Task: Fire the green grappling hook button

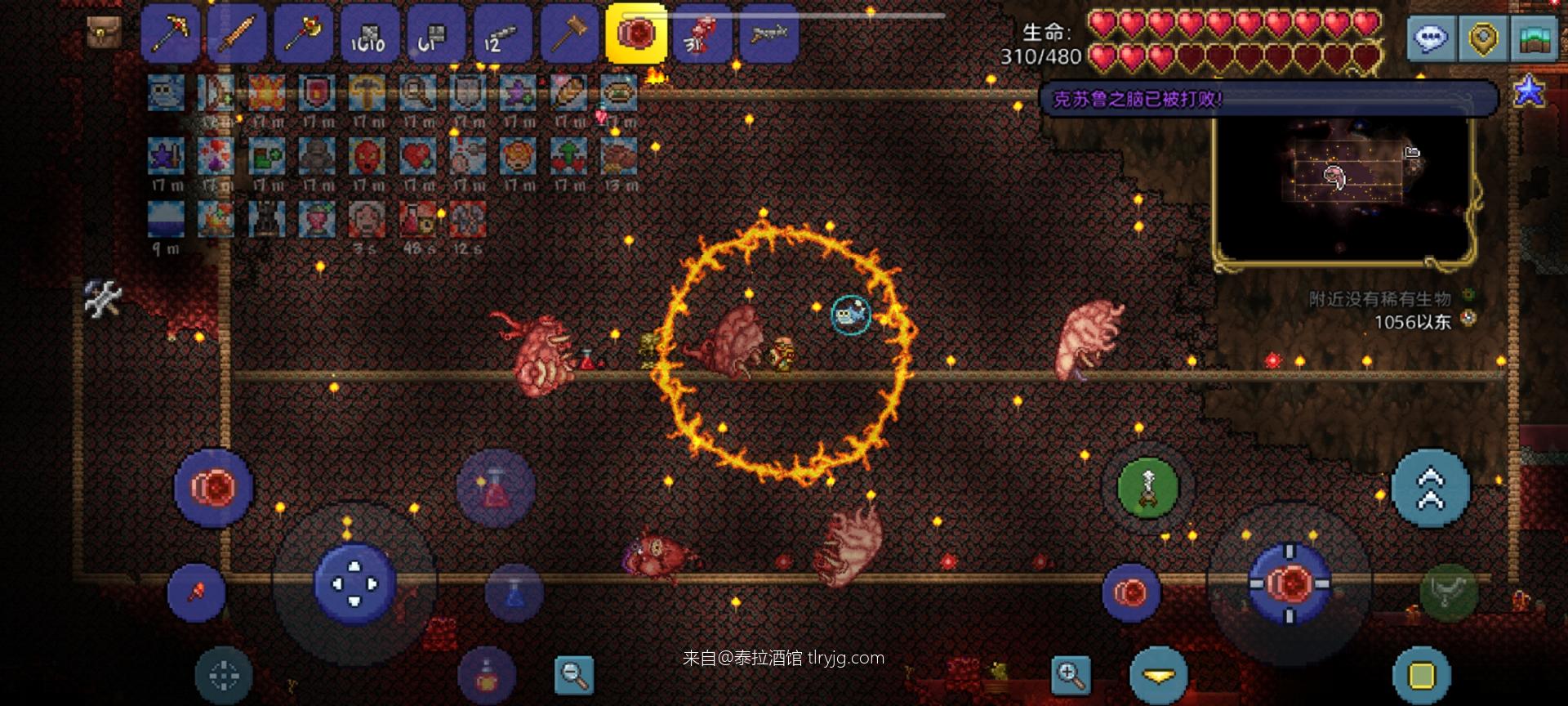Action: 1147,488
